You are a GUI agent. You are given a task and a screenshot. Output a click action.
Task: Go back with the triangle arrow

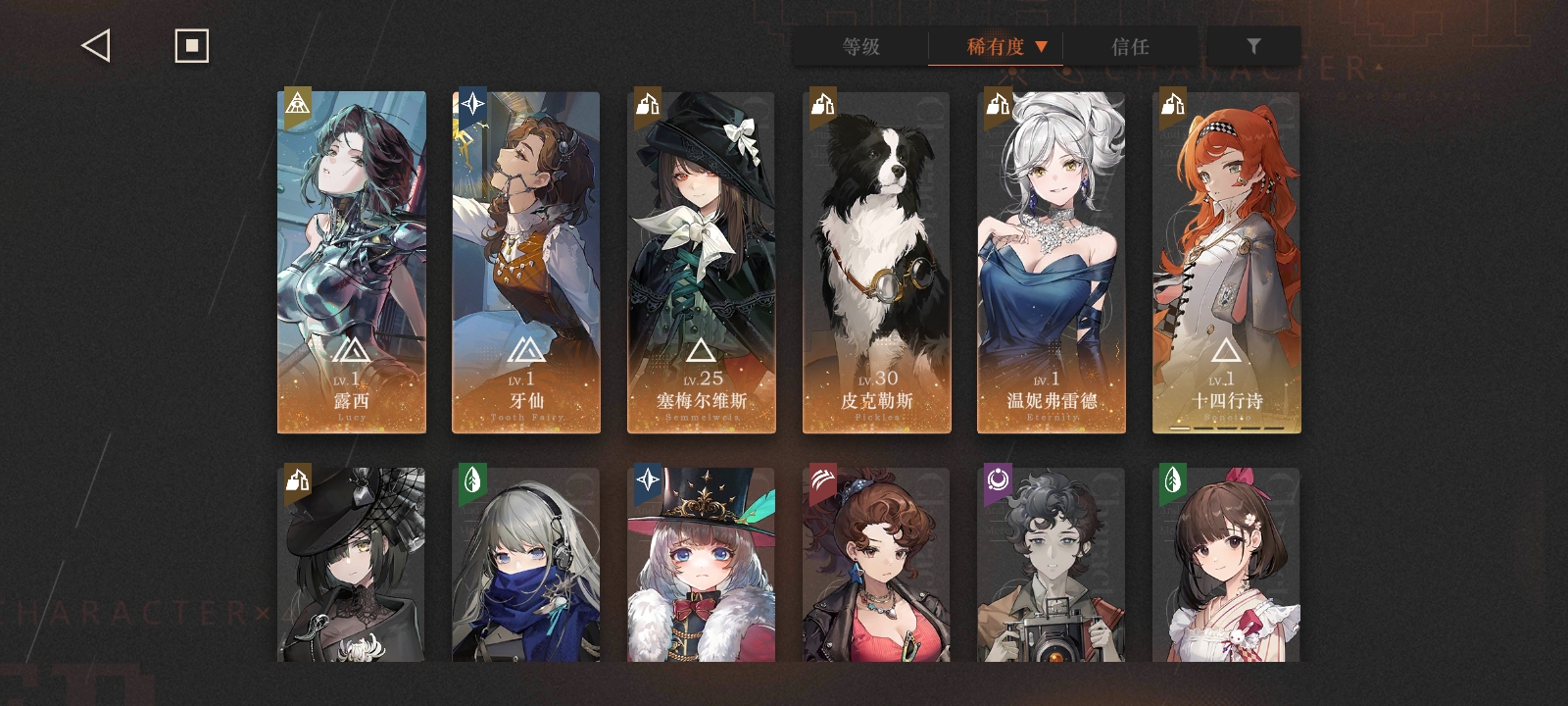pos(96,46)
